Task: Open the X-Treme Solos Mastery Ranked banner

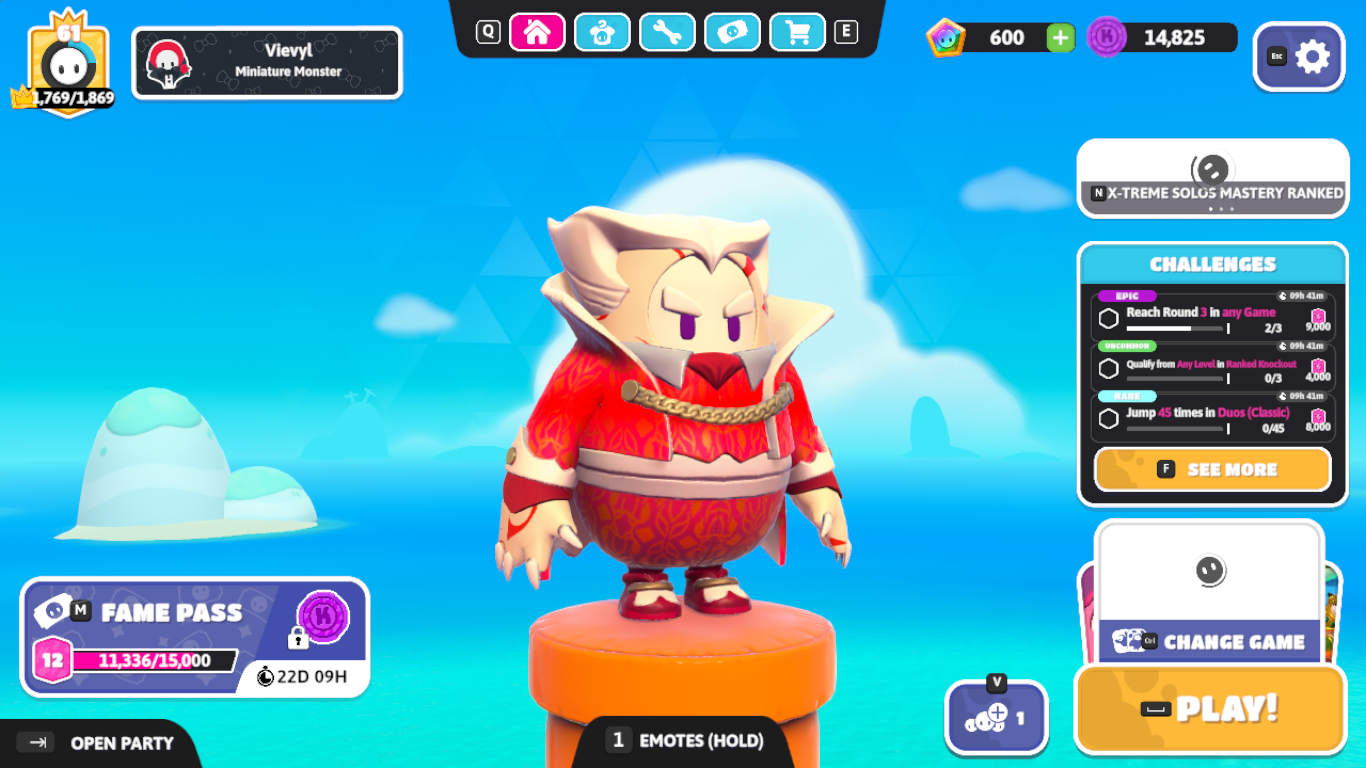Action: (x=1213, y=178)
